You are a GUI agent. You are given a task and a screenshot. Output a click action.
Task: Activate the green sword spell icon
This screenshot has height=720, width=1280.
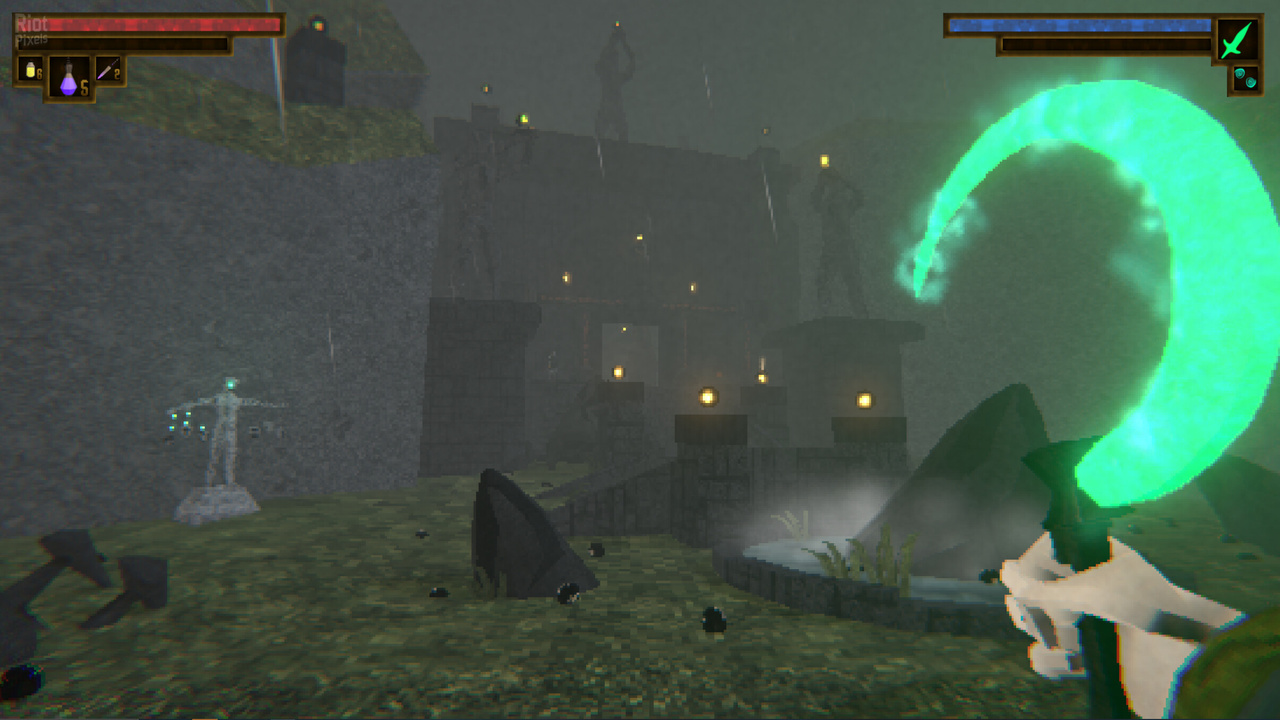tap(1237, 41)
